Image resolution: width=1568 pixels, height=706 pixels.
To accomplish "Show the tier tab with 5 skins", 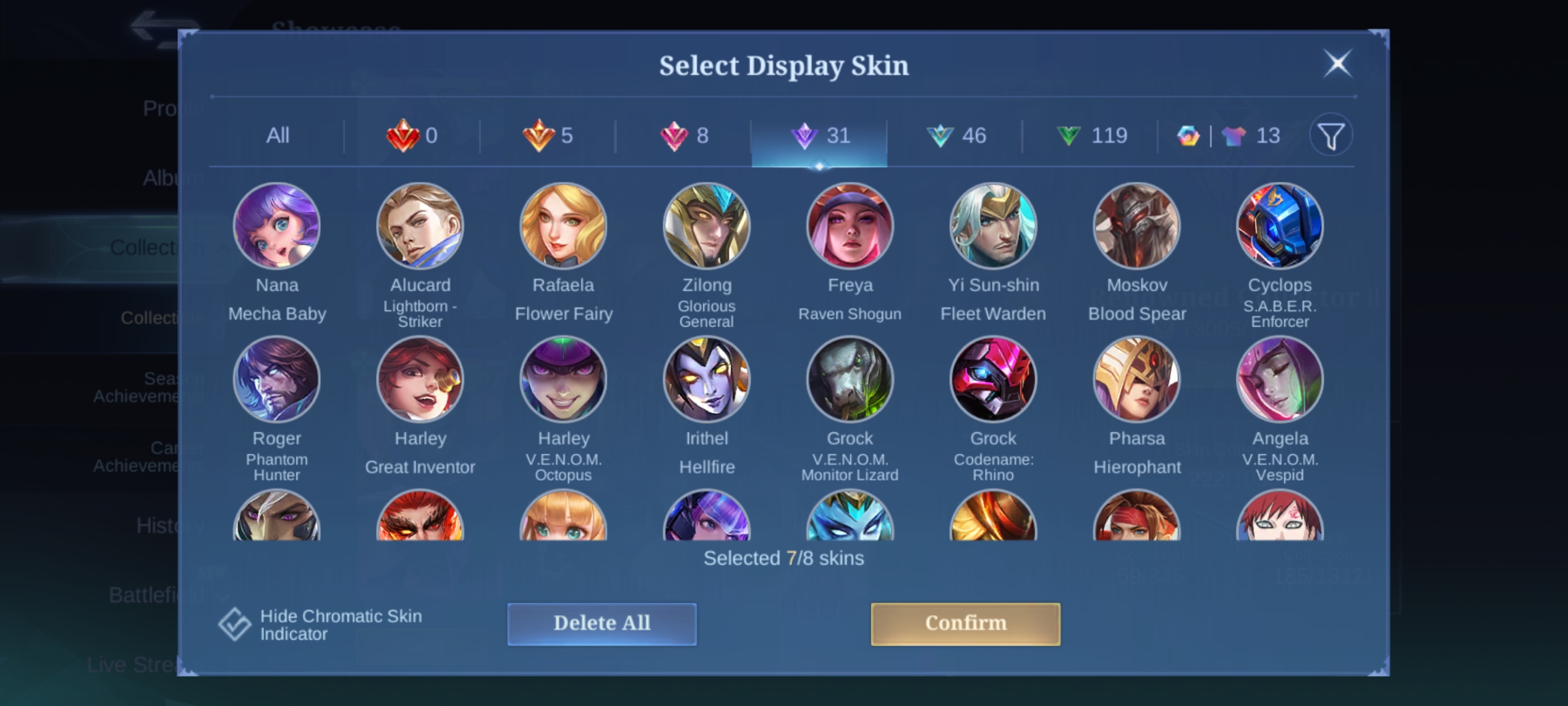I will tap(547, 136).
